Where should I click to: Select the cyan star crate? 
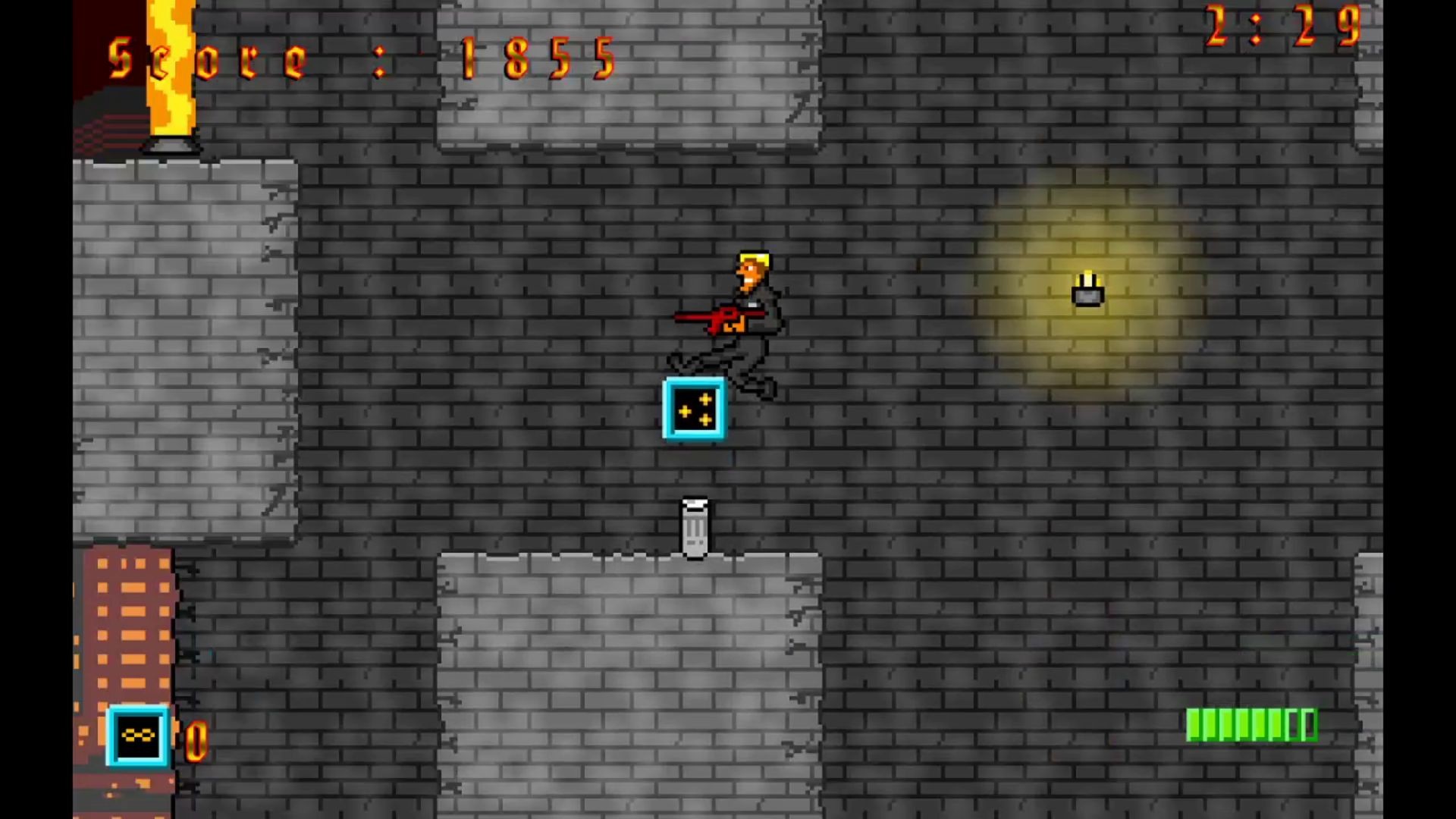tap(694, 409)
